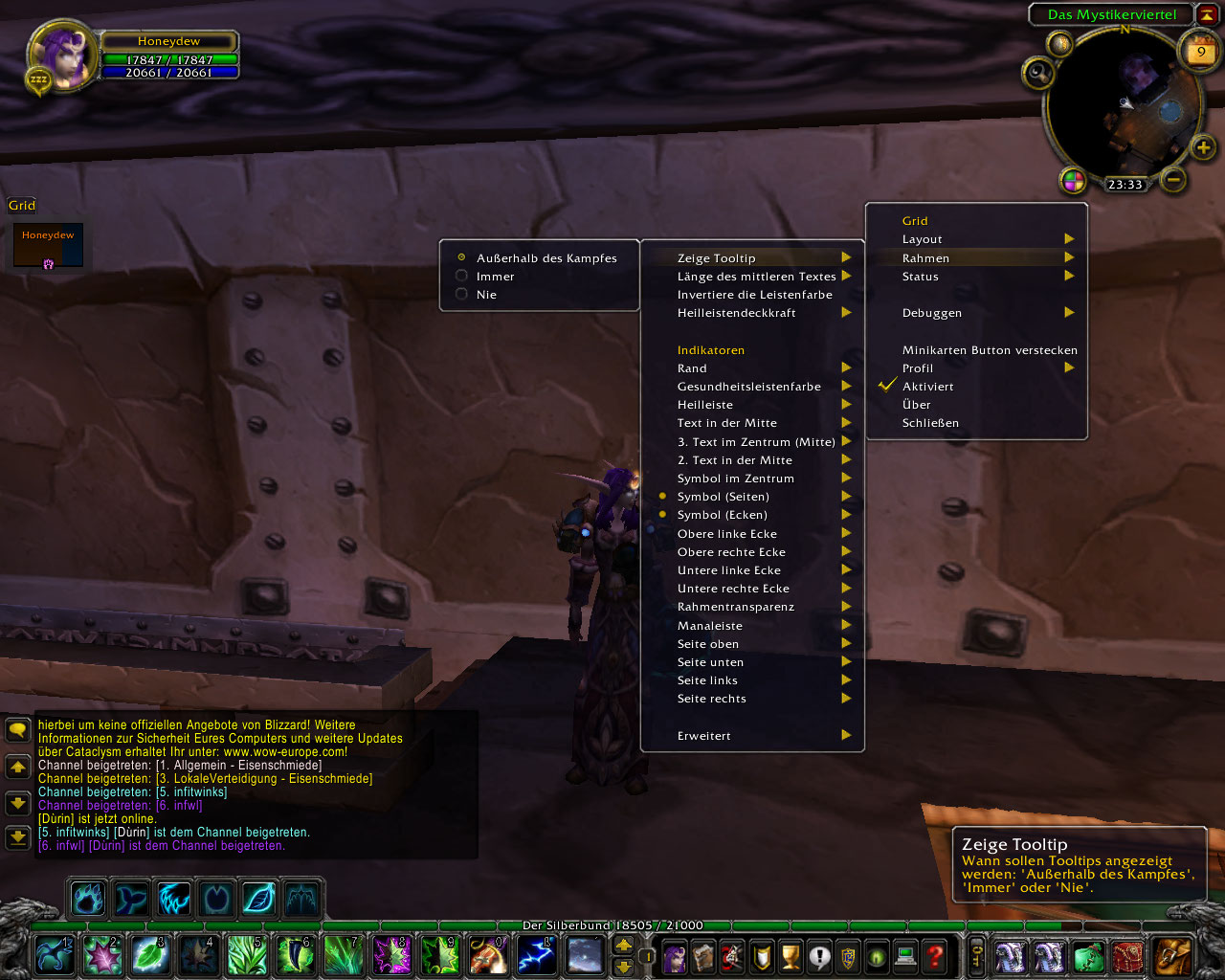Zoom out on the minimap
Image resolution: width=1225 pixels, height=980 pixels.
[1173, 179]
